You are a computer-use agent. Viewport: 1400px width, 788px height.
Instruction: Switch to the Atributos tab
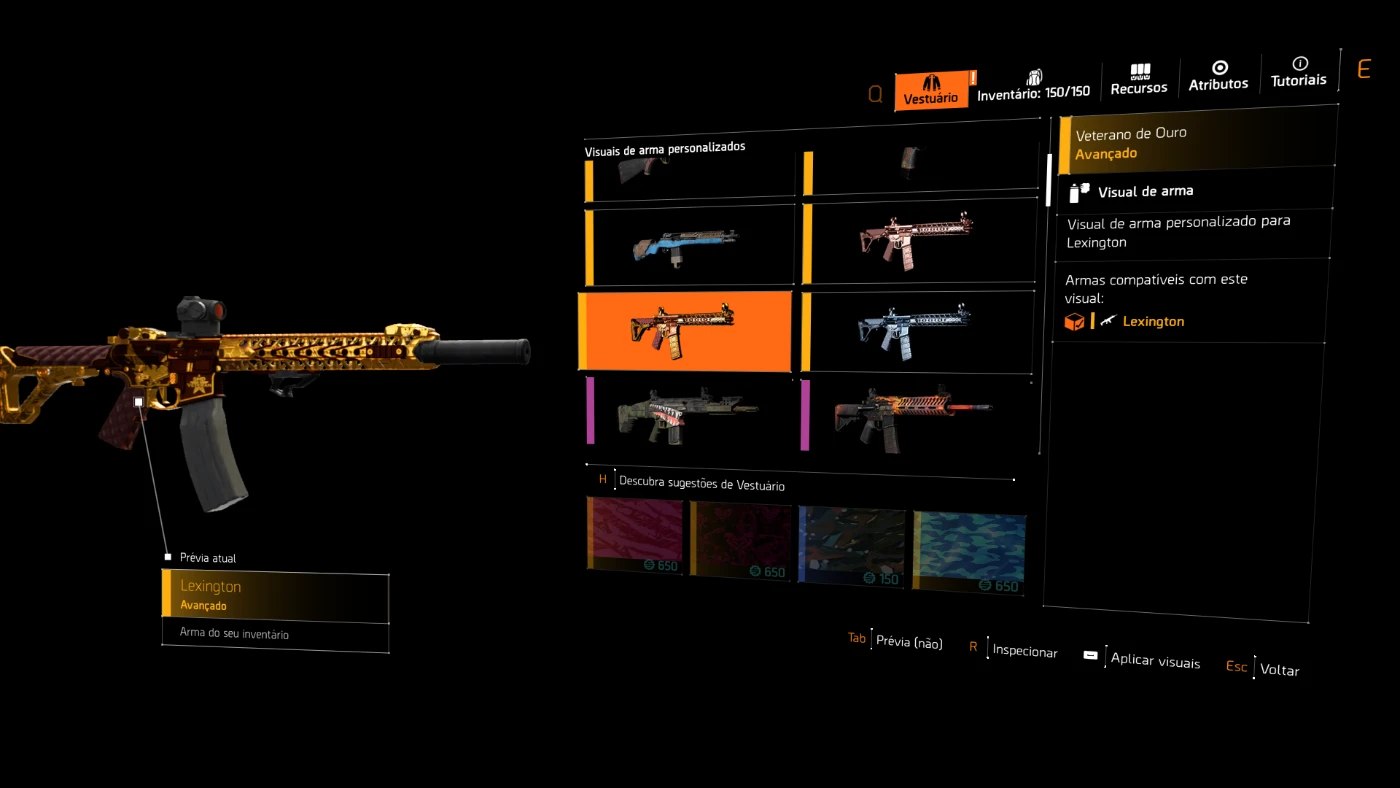[1218, 77]
